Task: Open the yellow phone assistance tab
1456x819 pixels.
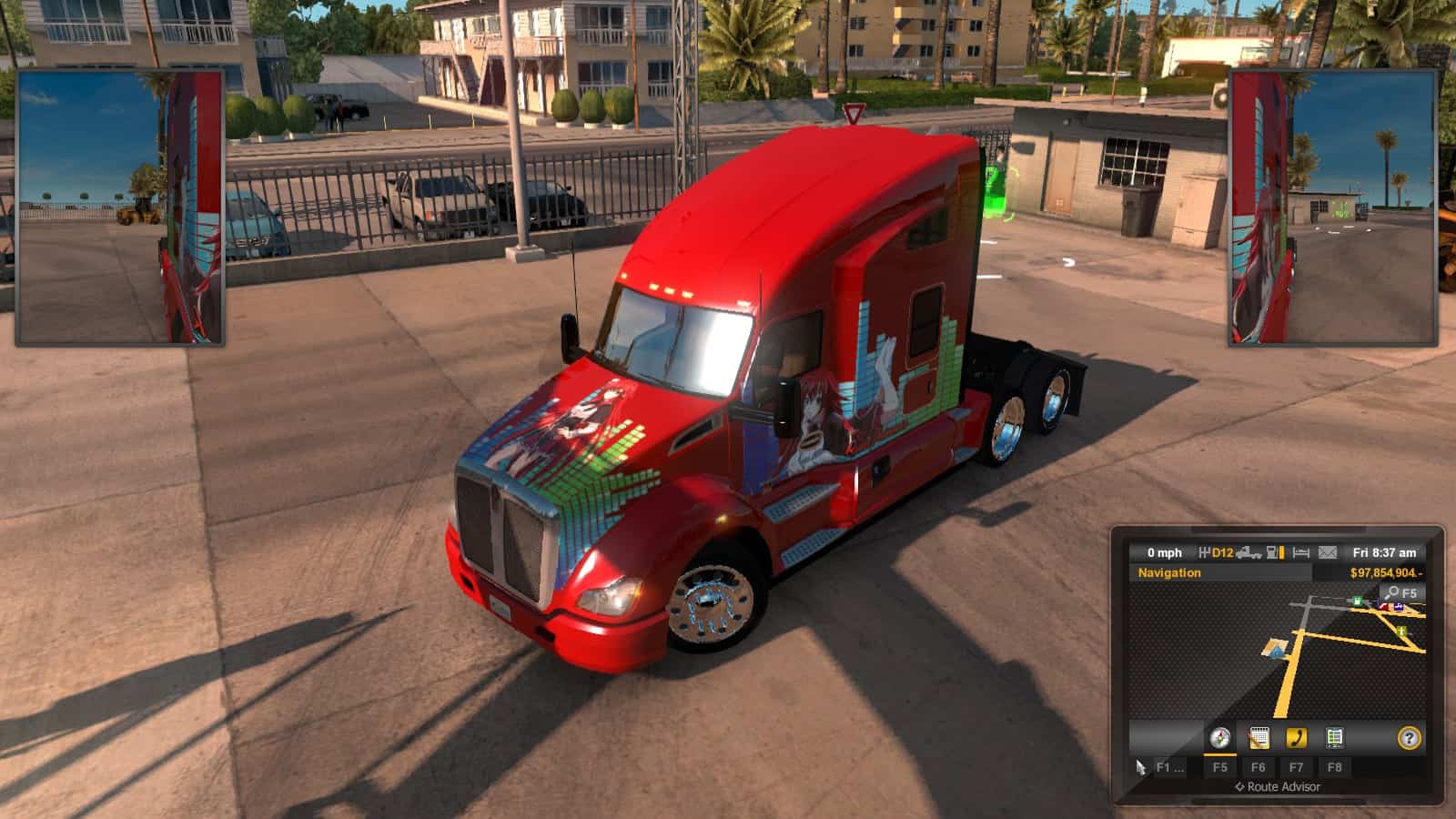Action: point(1296,737)
